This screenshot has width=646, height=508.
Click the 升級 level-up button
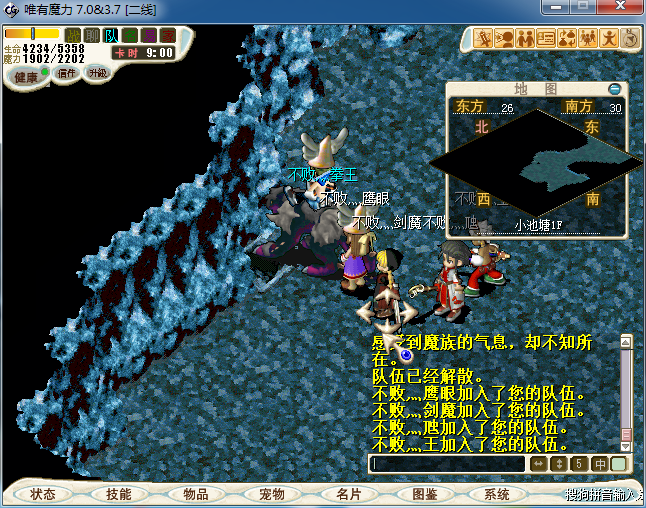98,73
